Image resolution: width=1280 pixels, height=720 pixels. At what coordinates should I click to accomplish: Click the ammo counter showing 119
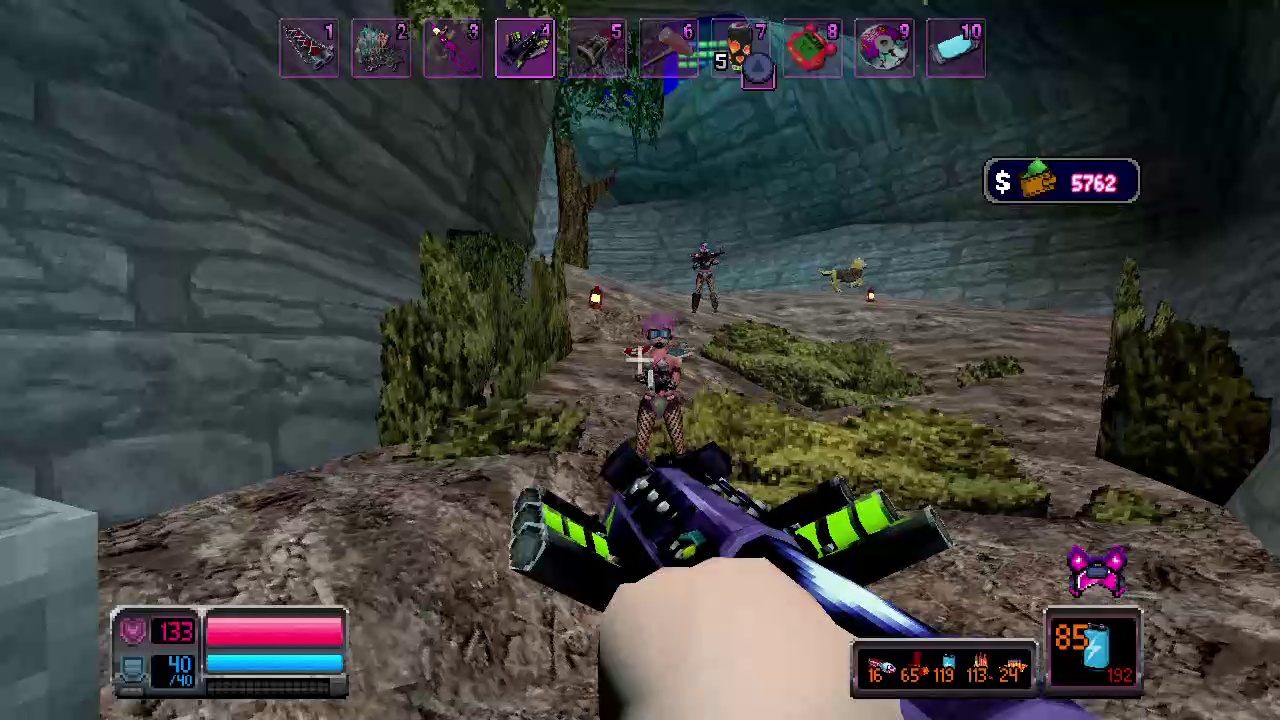[943, 675]
